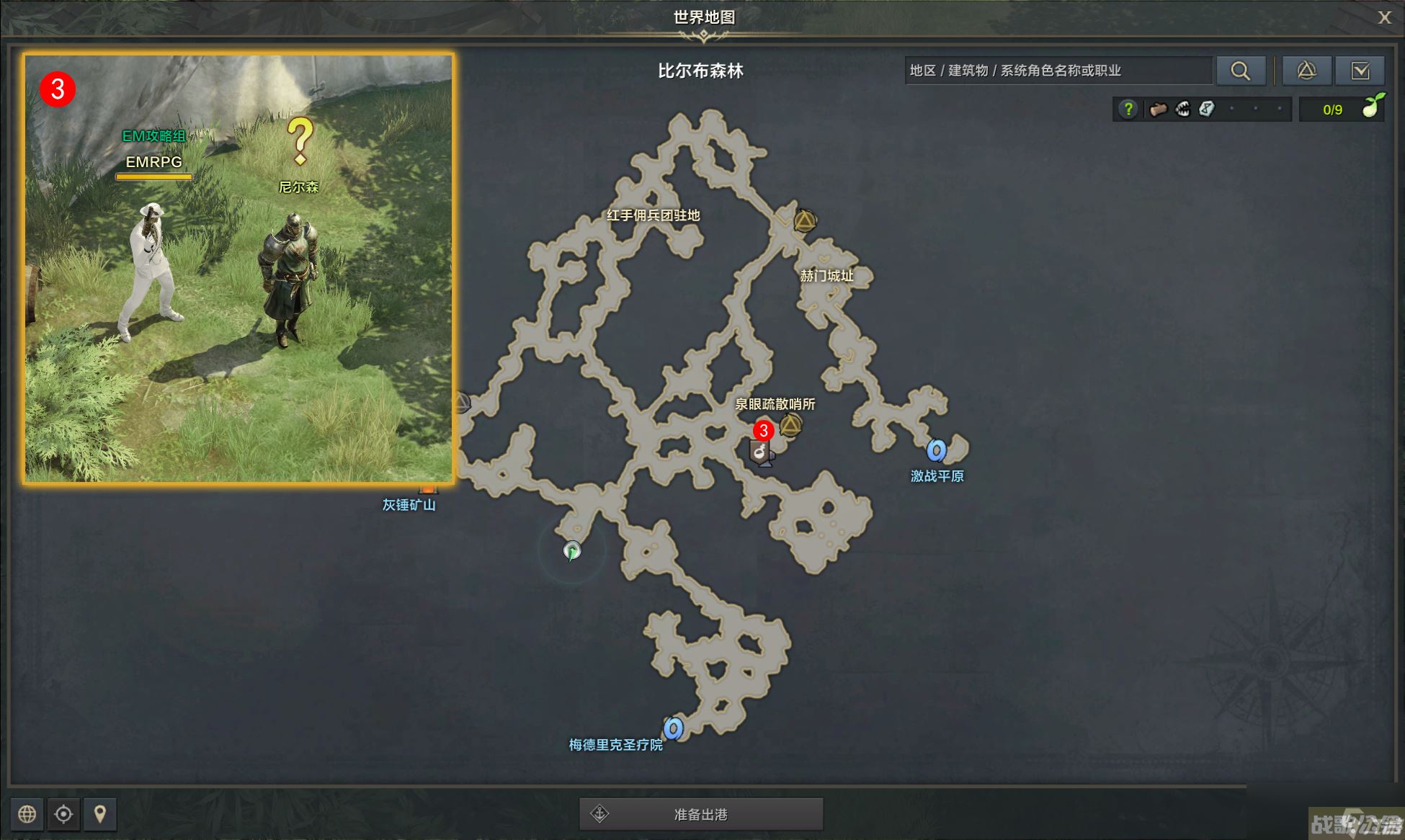
Task: Toggle the monster jaw collectible filter
Action: pos(1182,108)
